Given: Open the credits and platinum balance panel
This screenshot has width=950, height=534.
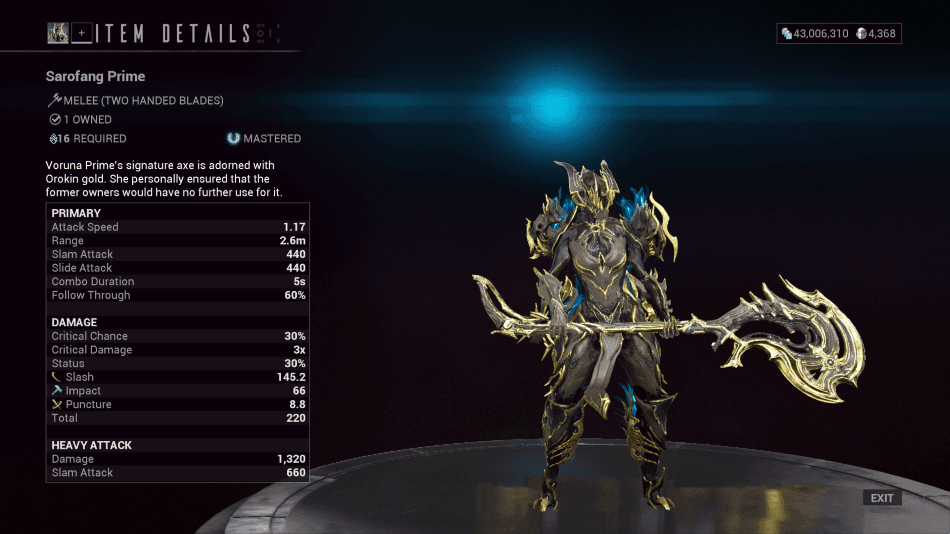Looking at the screenshot, I should (x=839, y=34).
